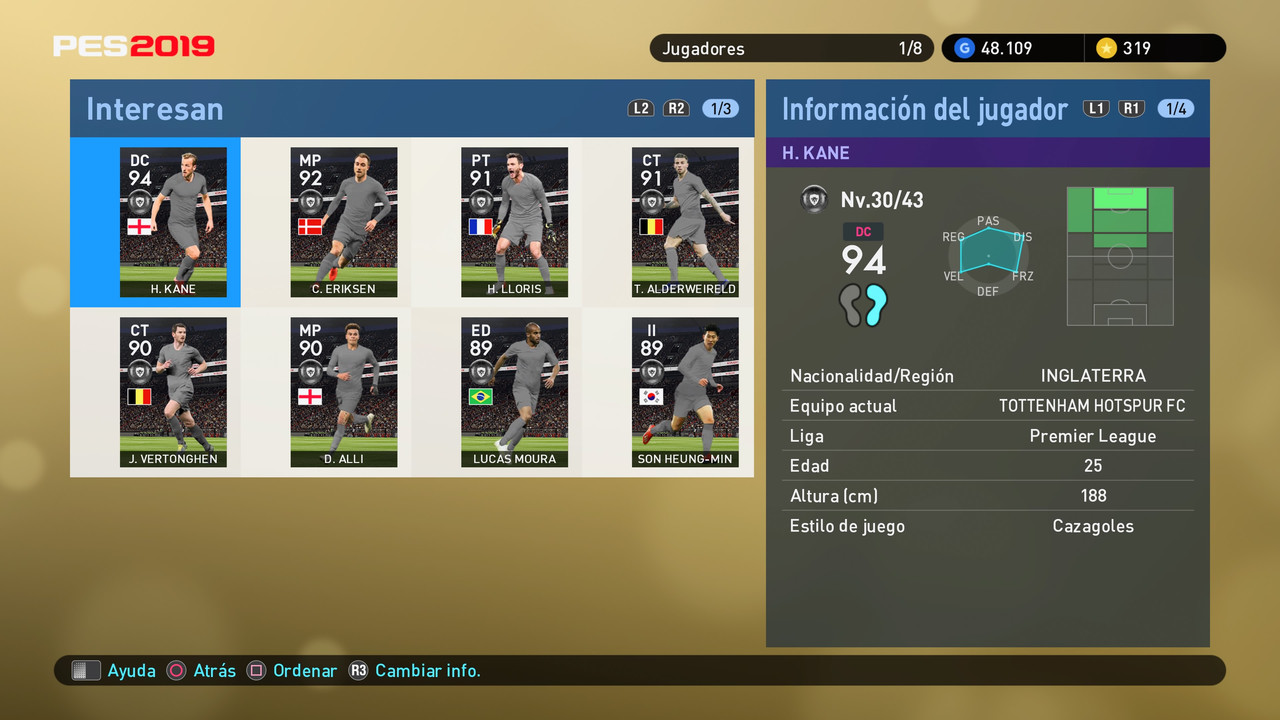Click the pink DC position badge
This screenshot has height=720, width=1280.
click(864, 231)
